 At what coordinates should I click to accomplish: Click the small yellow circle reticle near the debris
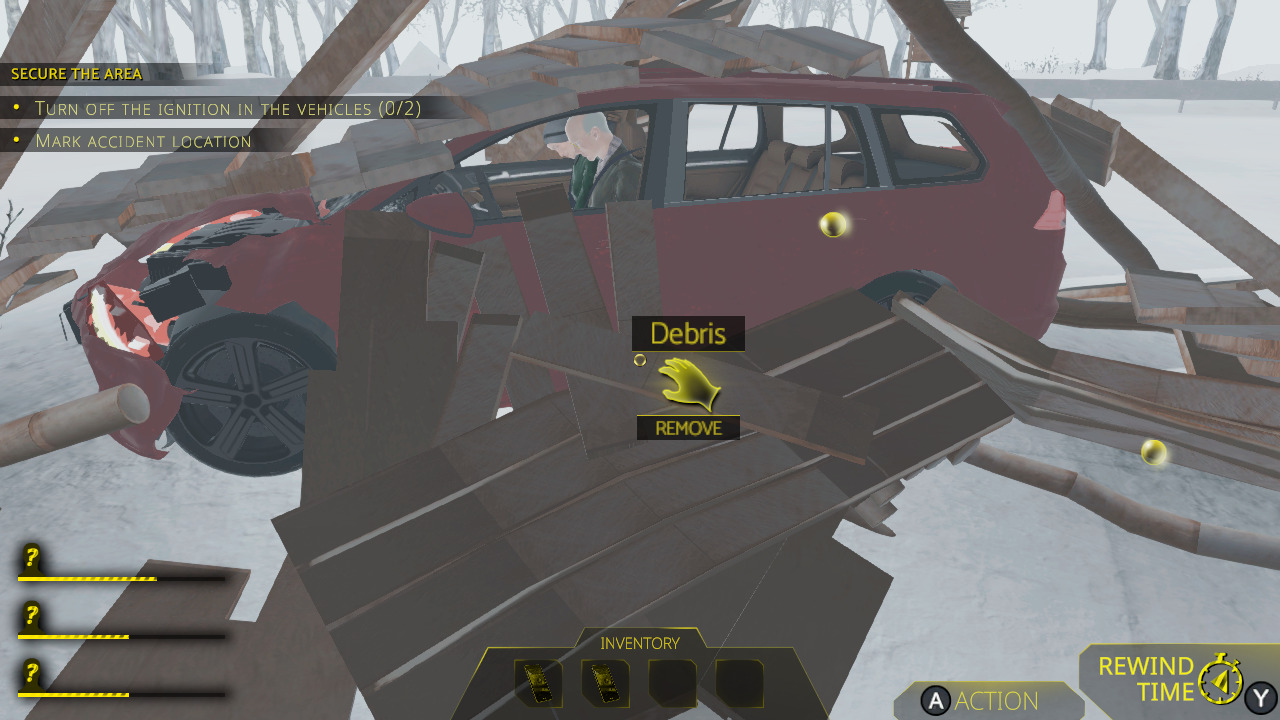(640, 360)
